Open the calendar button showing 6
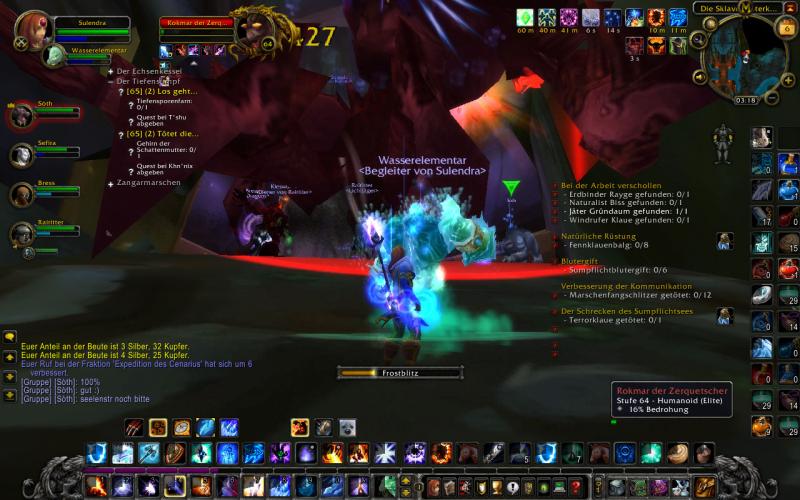This screenshot has width=800, height=500. pos(786,28)
